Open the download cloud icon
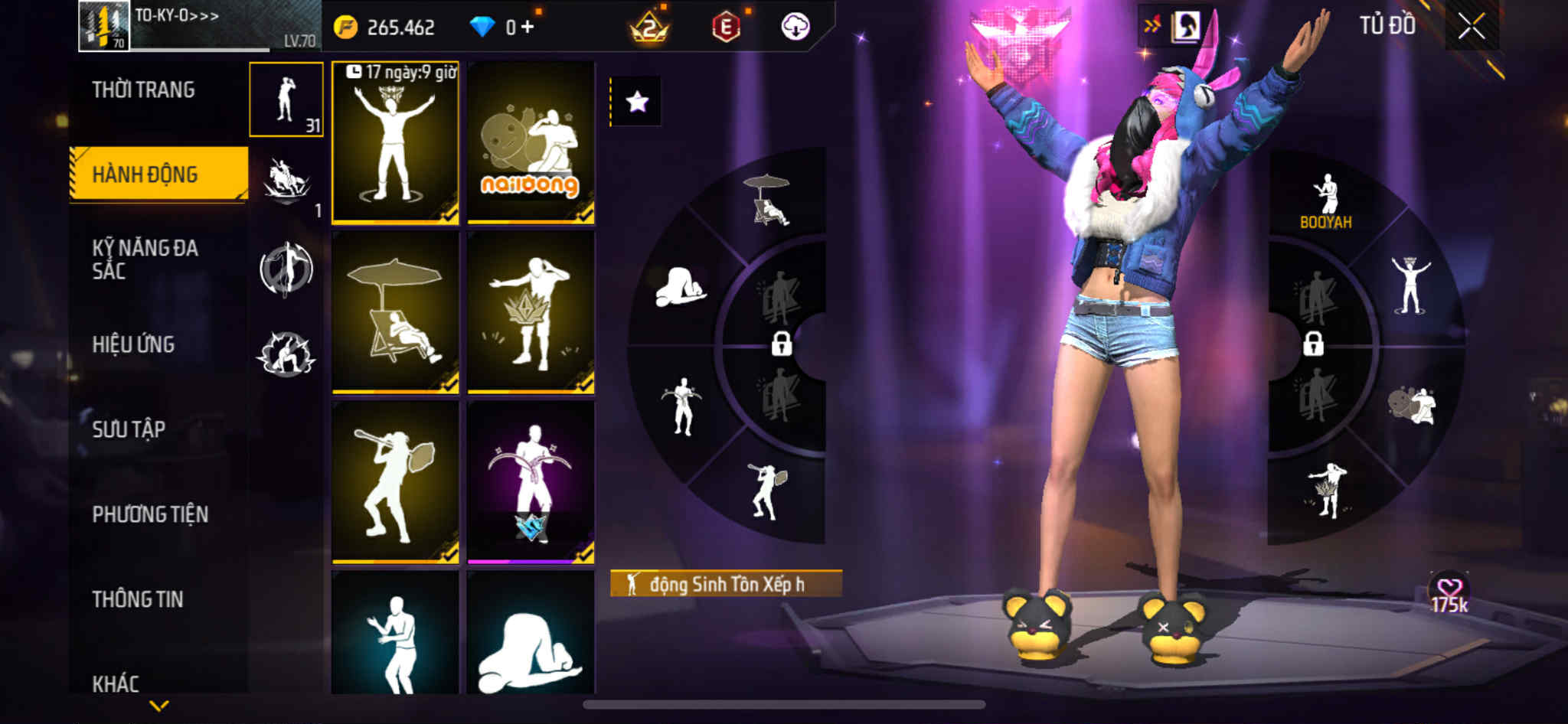This screenshot has height=724, width=1568. (x=795, y=28)
